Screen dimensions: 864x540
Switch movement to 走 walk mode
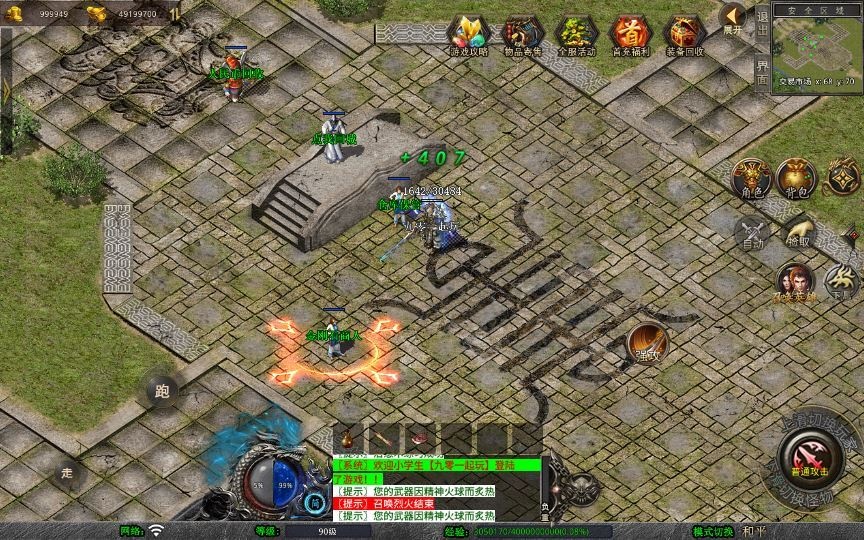click(67, 472)
